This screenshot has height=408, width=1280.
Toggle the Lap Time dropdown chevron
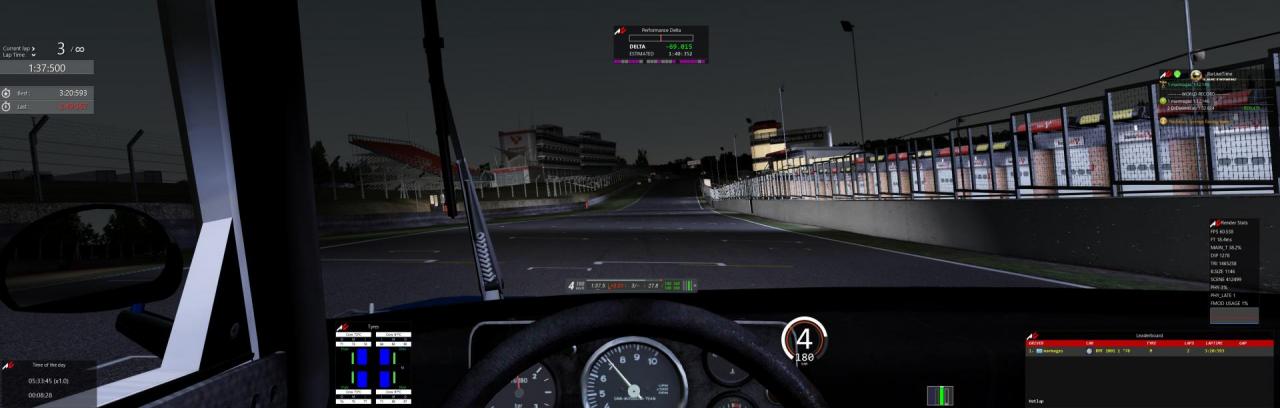35,55
